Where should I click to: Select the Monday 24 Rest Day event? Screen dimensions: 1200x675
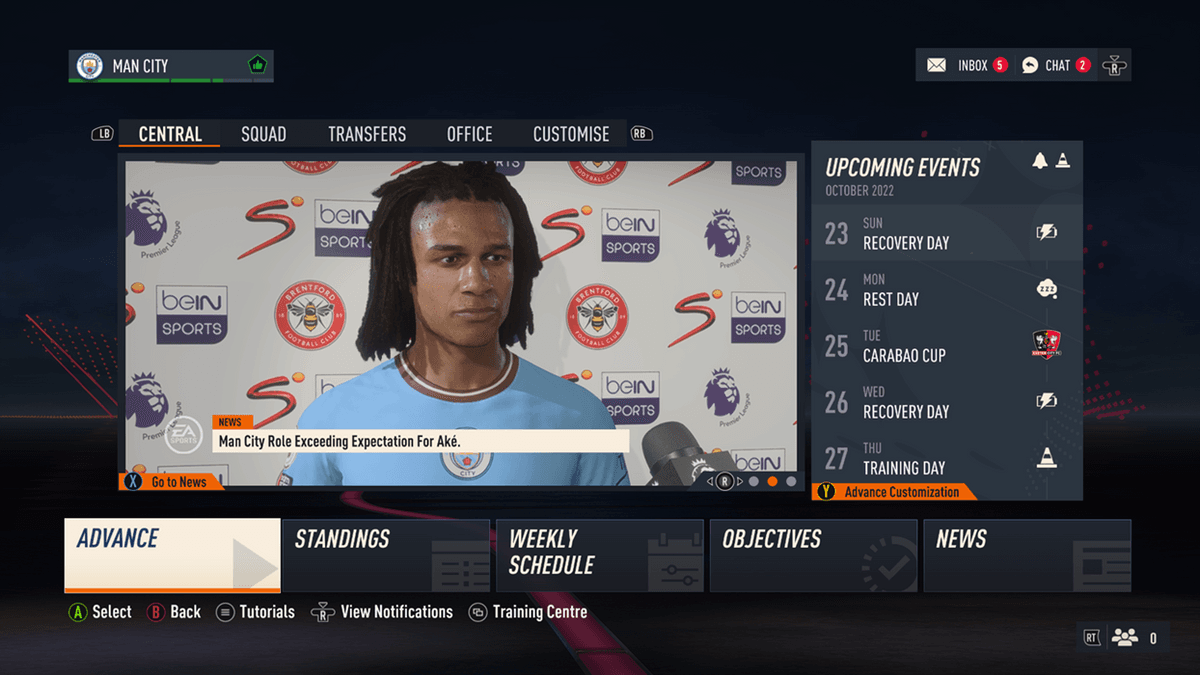[946, 289]
